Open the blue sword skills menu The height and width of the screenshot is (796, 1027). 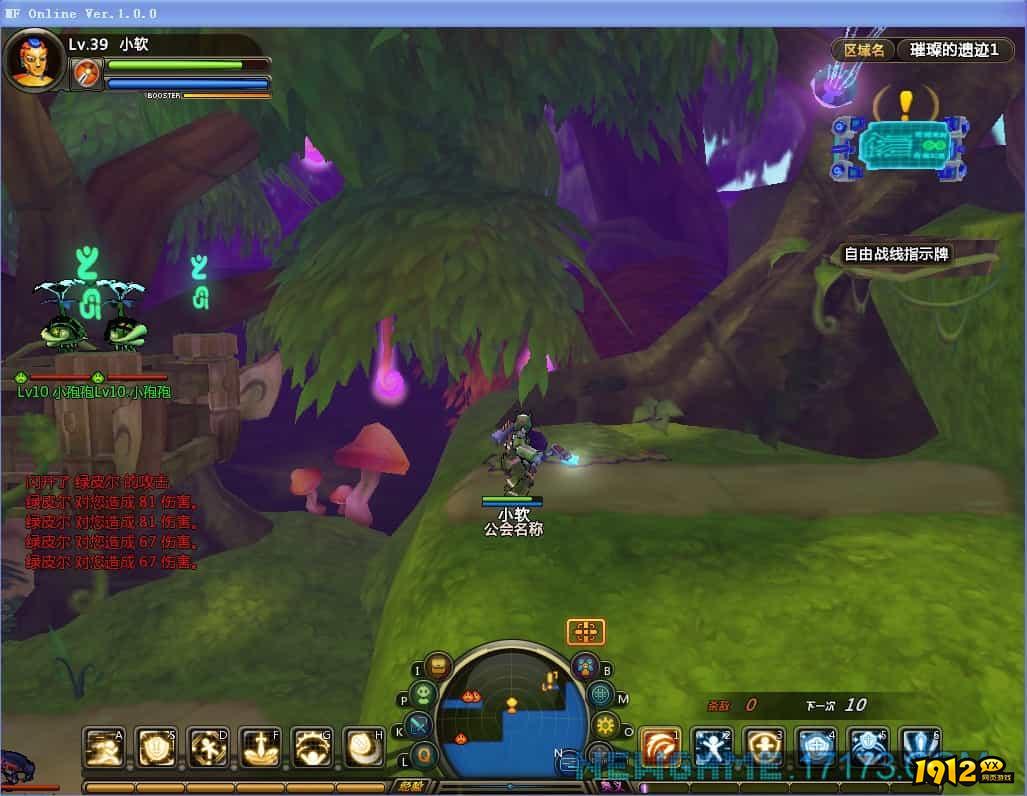click(x=419, y=725)
